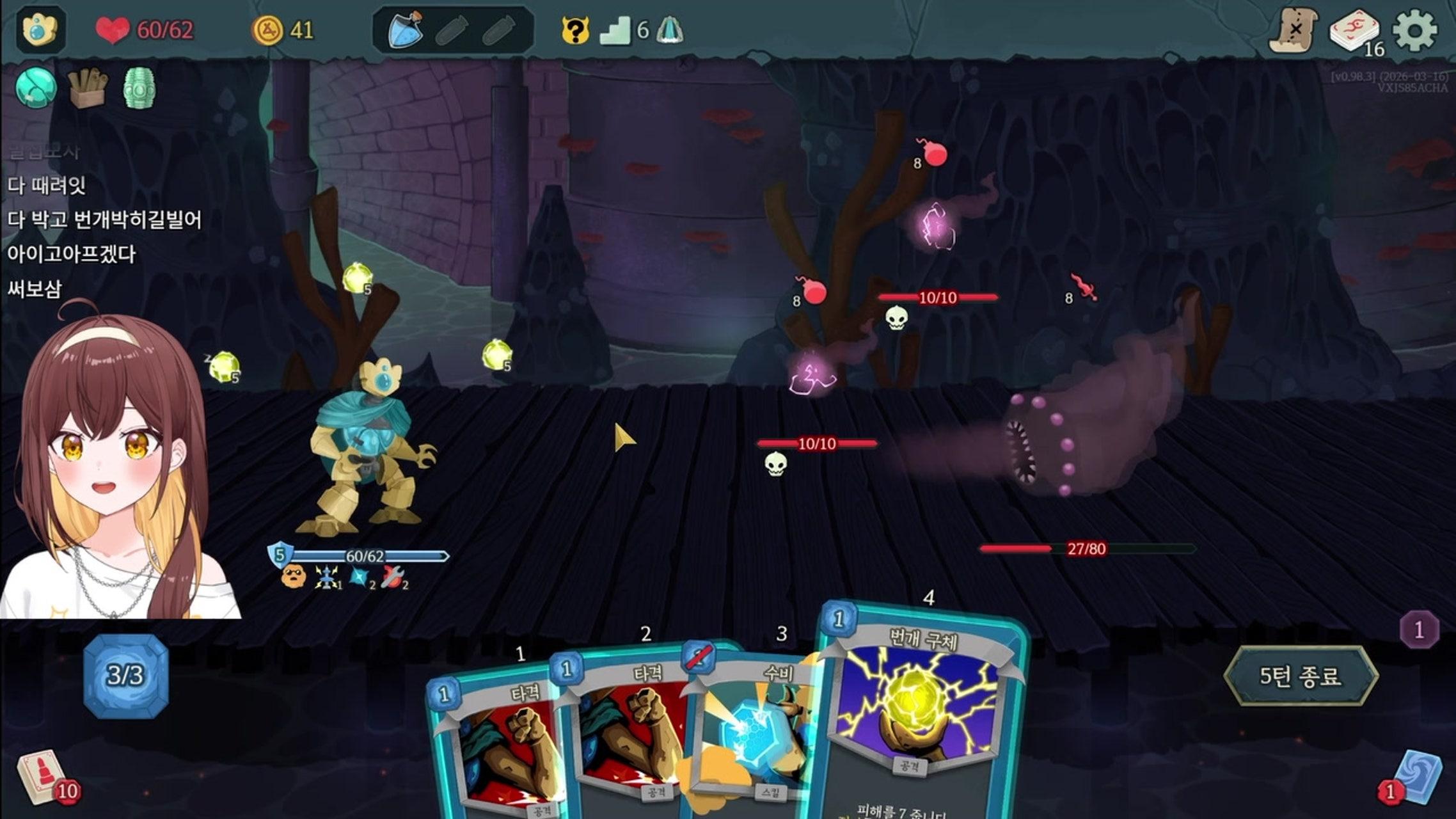View the deck of 16 cards
This screenshot has height=819, width=1456.
(1353, 31)
